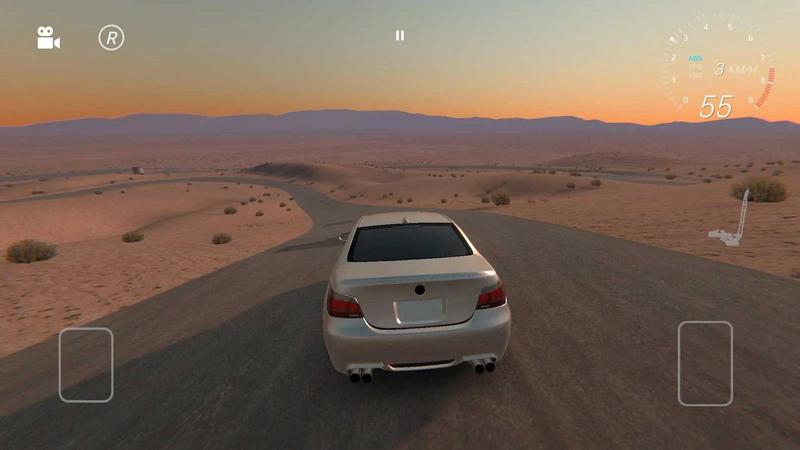Pause the game
800x450 pixels.
click(x=400, y=36)
